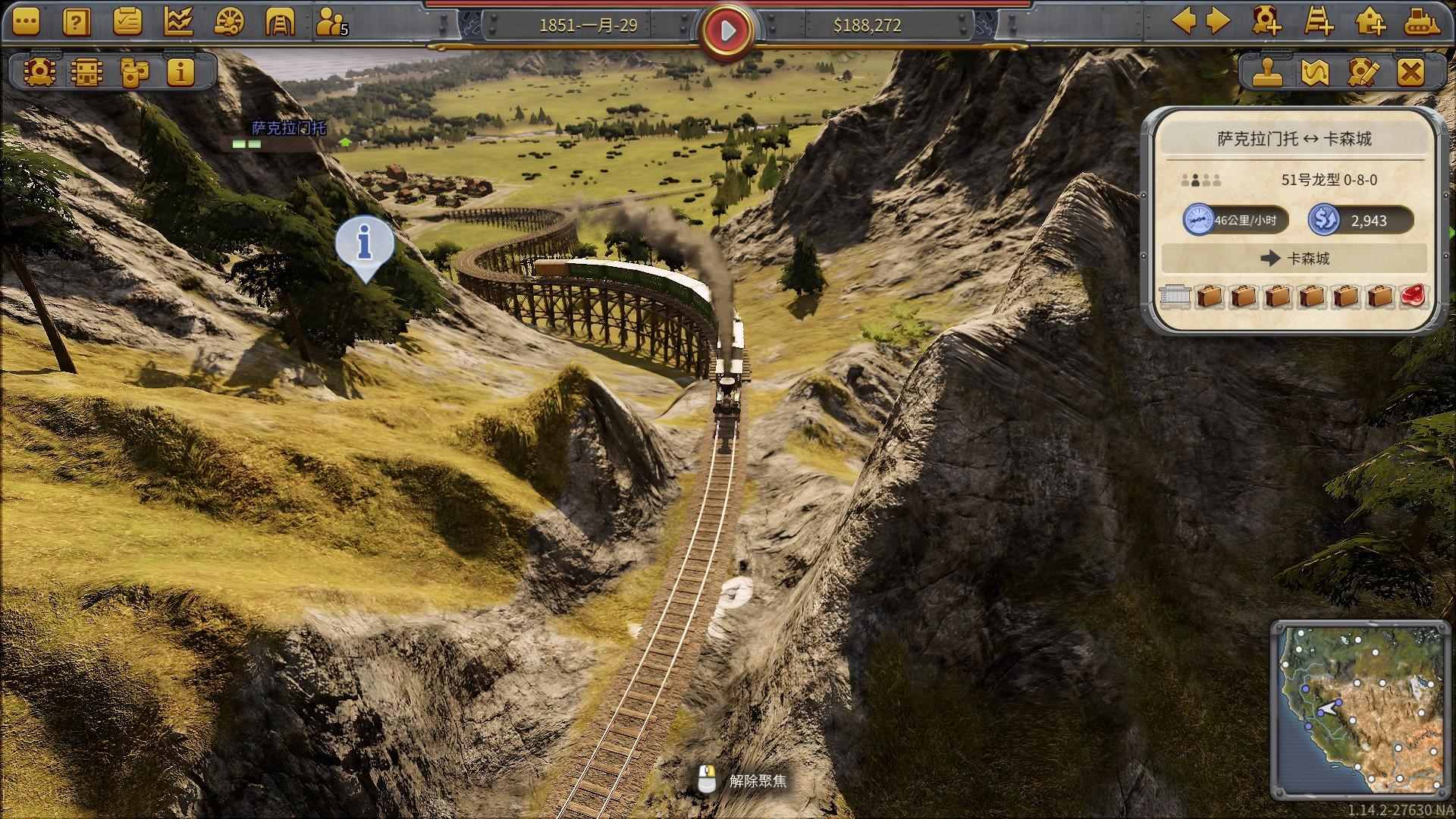This screenshot has width=1456, height=819.
Task: Go to next train with right arrow
Action: 1218,21
